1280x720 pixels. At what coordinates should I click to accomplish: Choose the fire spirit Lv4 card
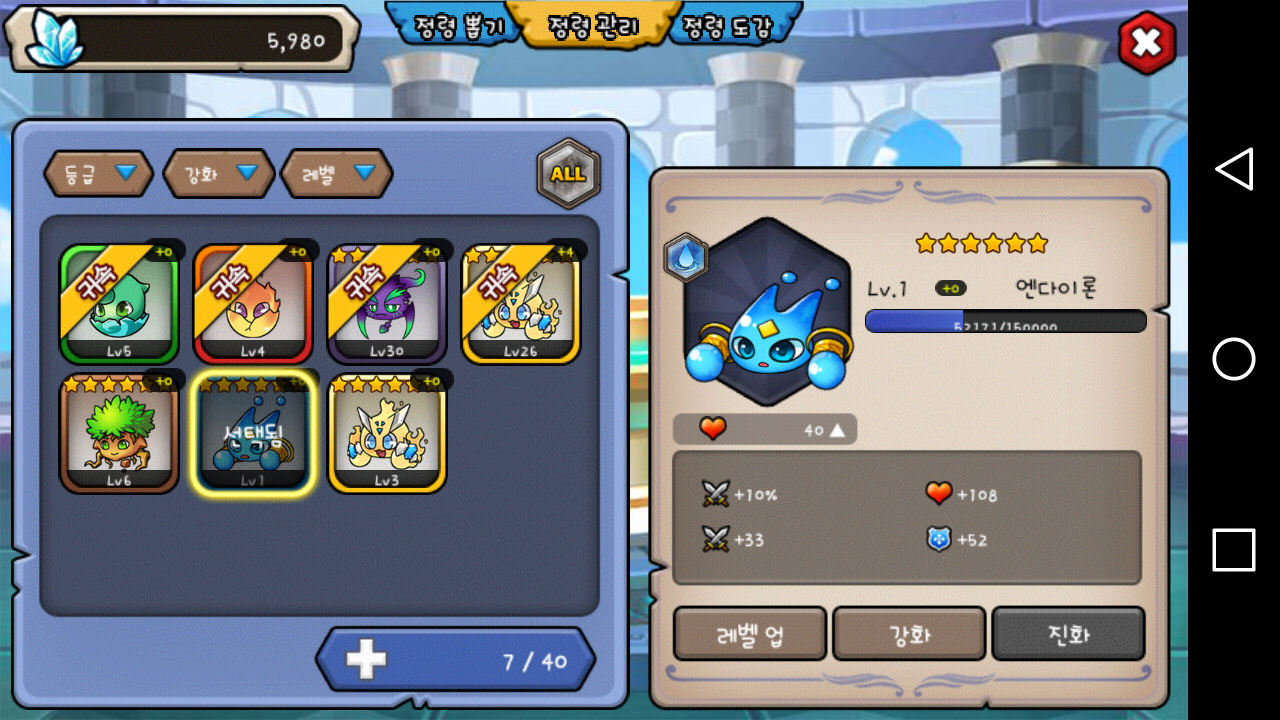coord(253,303)
